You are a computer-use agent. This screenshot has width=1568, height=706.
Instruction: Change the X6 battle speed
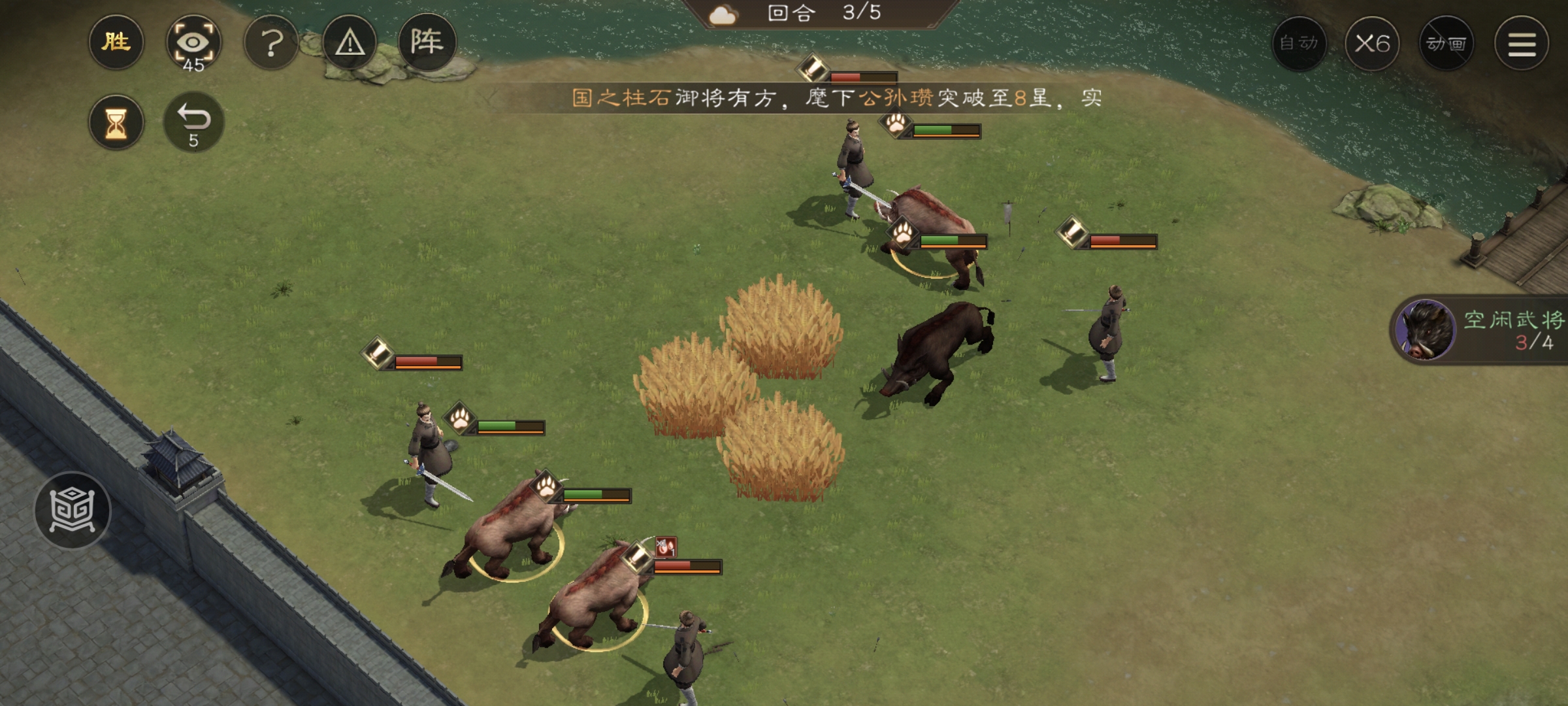pyautogui.click(x=1372, y=44)
